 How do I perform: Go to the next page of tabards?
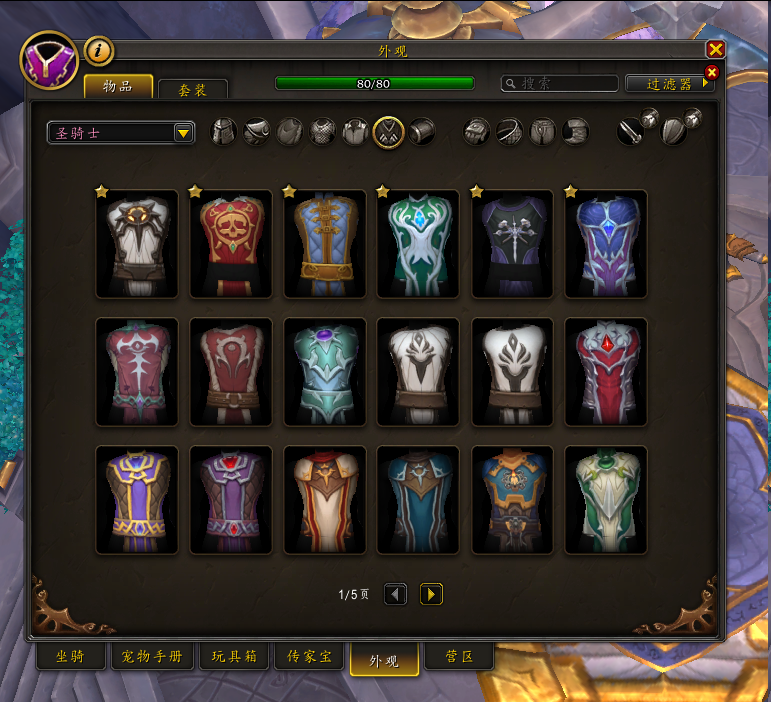431,594
